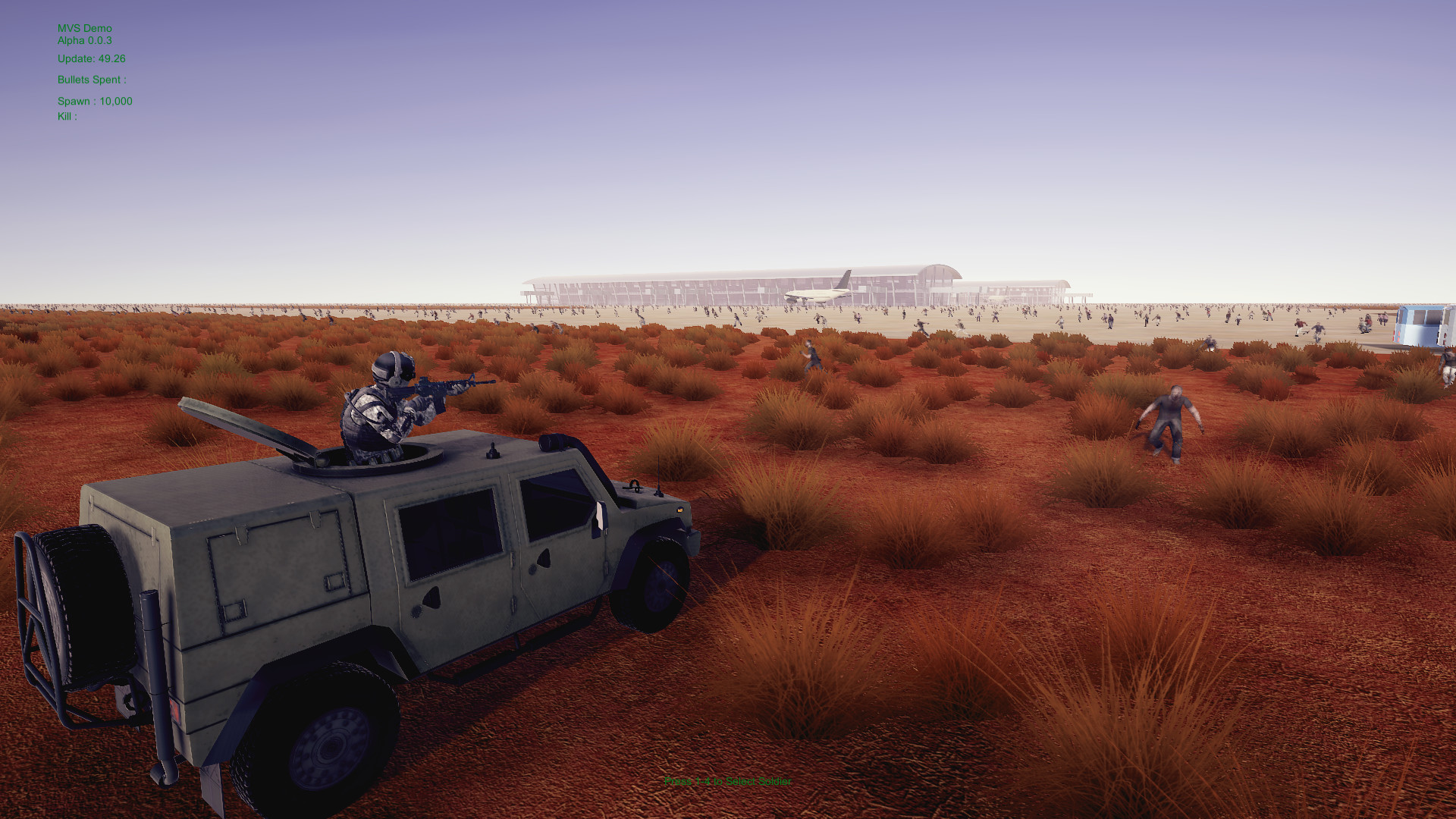
Task: Click the MVS Demo title text
Action: click(83, 28)
